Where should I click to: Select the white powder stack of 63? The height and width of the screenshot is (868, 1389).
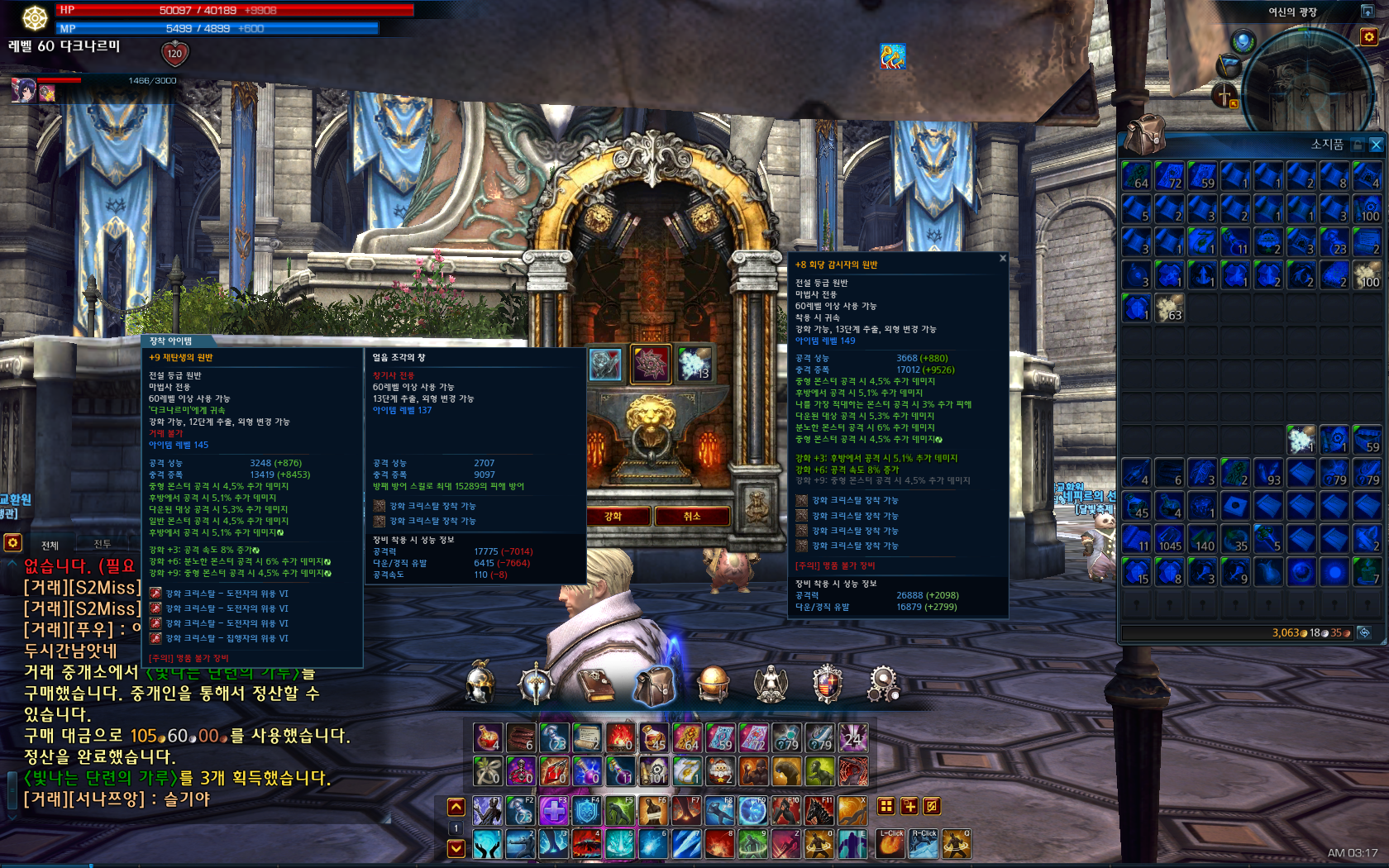(1169, 308)
